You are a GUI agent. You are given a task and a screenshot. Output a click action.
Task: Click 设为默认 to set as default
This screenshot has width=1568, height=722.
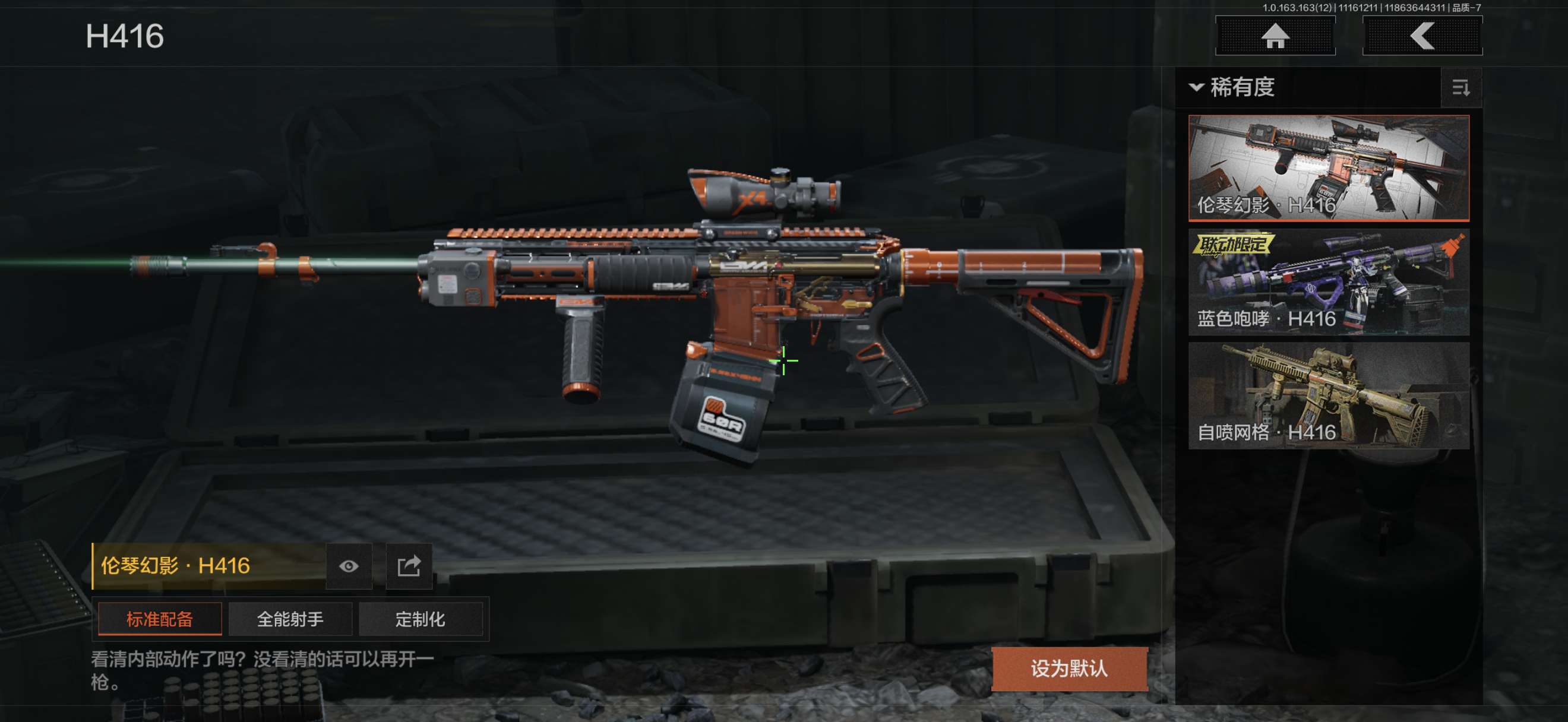(x=1069, y=669)
